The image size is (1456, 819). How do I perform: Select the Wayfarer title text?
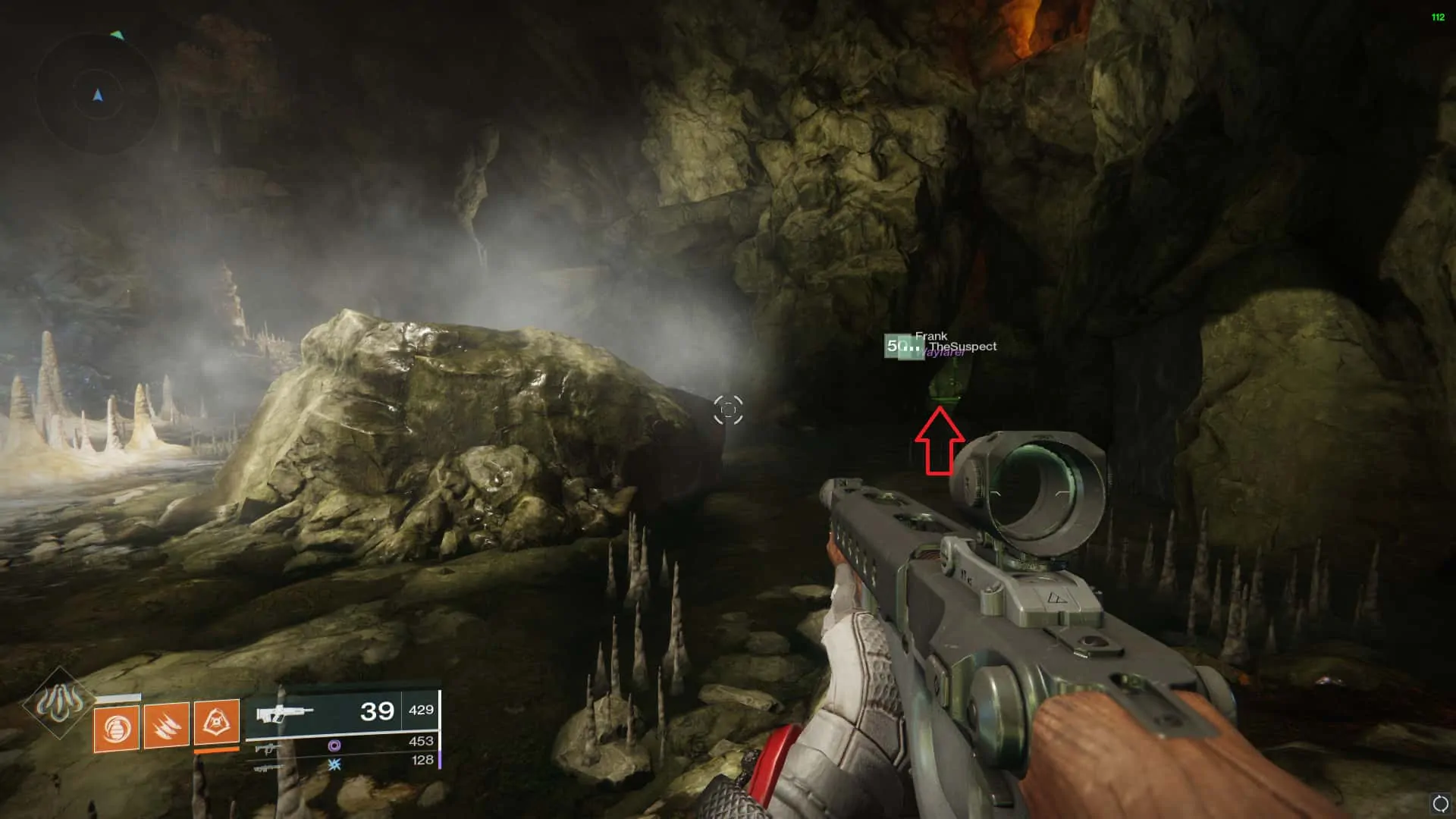coord(943,353)
